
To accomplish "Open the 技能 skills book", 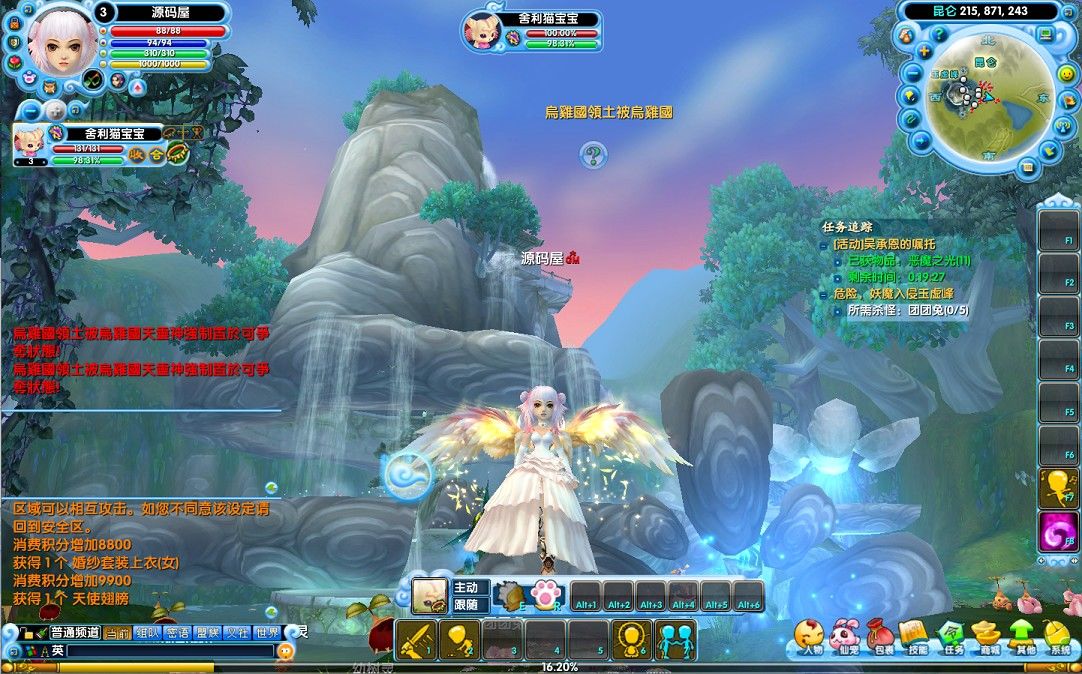I will (x=915, y=634).
